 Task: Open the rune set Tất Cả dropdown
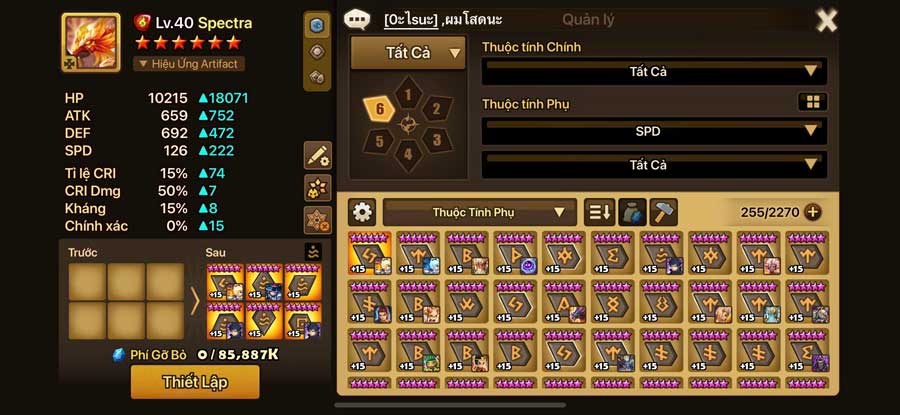[x=408, y=53]
